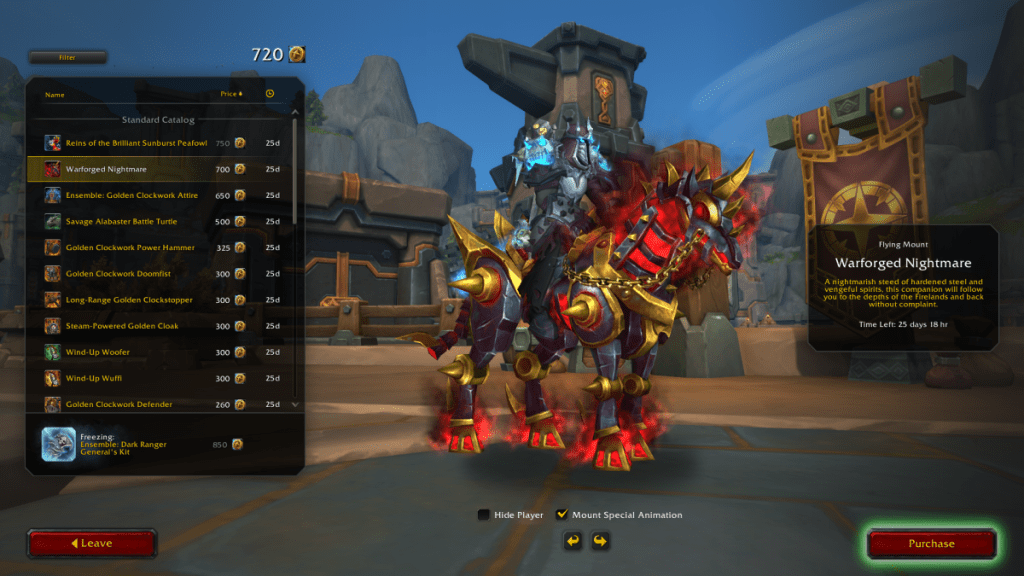Toggle the Hide Player checkbox
The image size is (1024, 576).
coord(484,515)
